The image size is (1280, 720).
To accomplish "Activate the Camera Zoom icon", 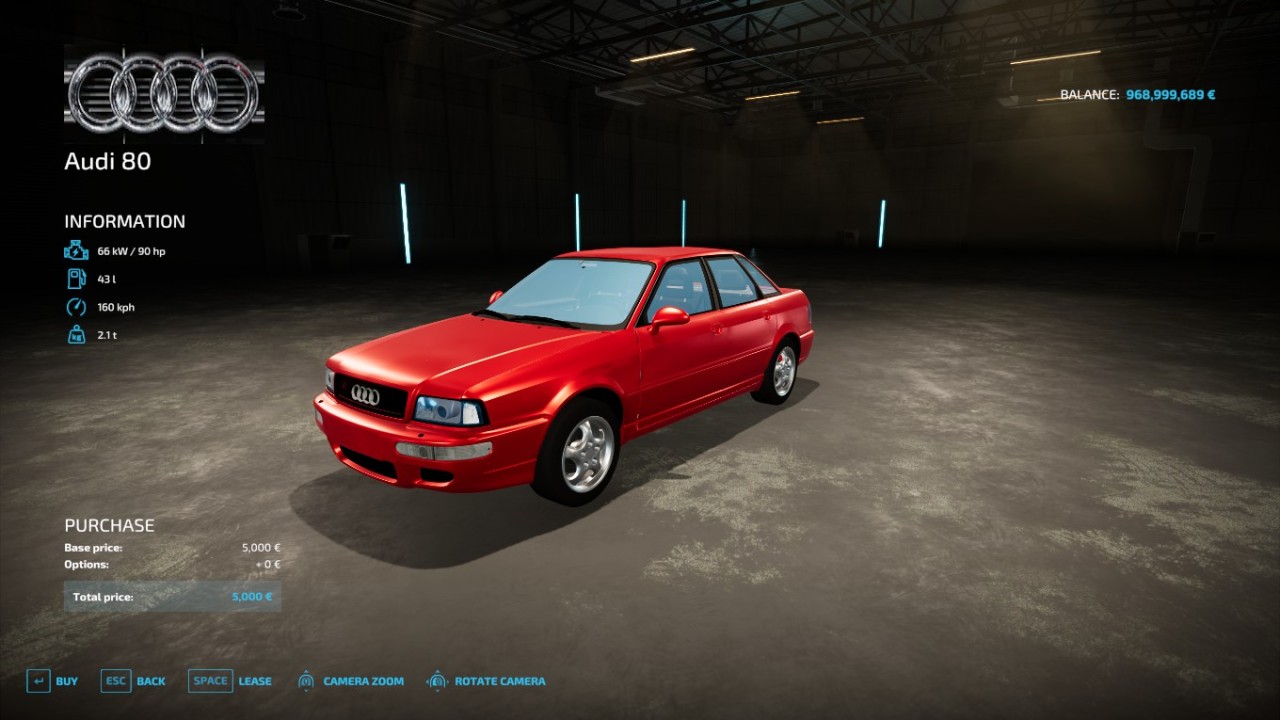I will click(x=306, y=680).
